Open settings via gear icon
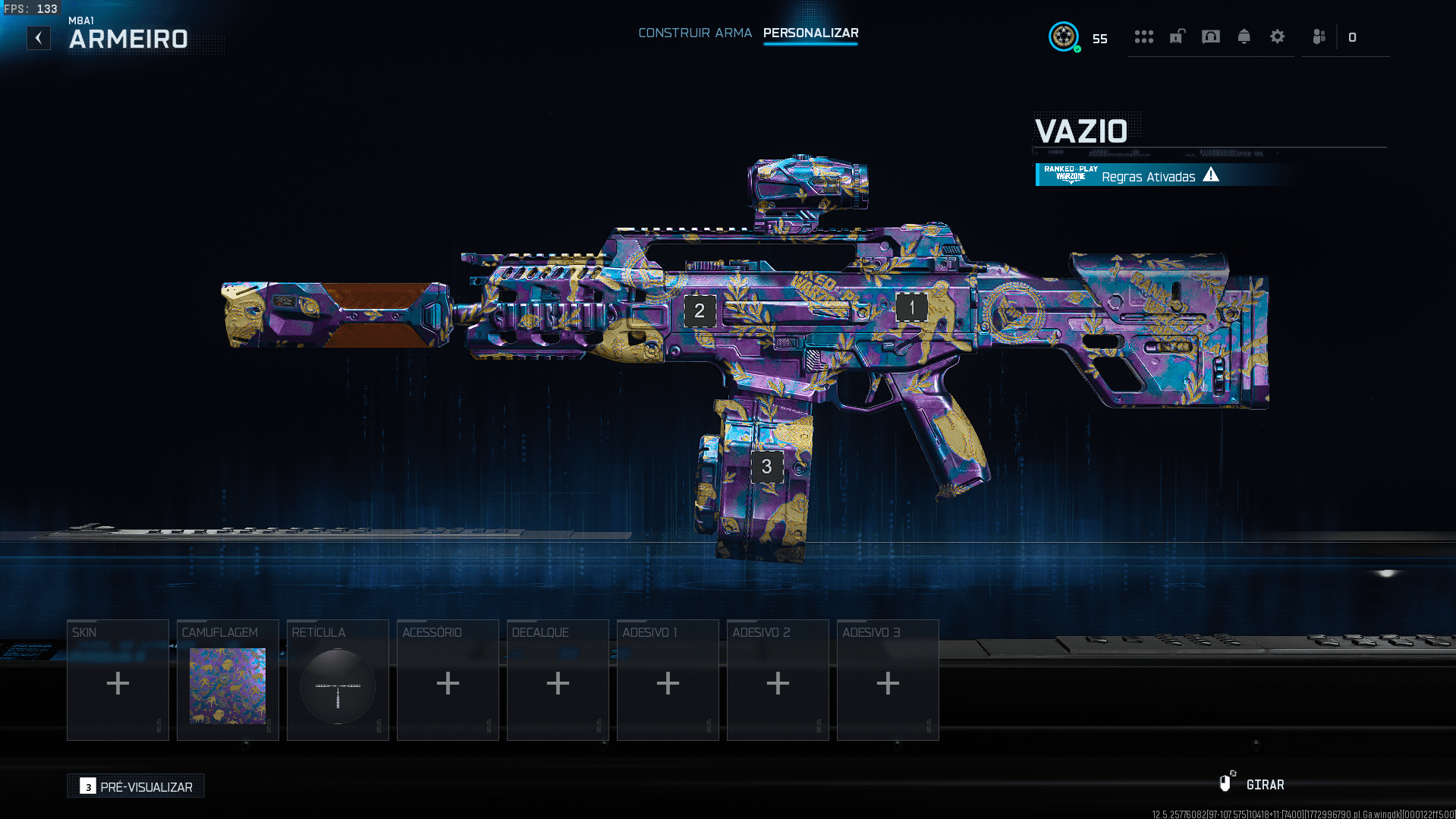Image resolution: width=1456 pixels, height=819 pixels. point(1277,37)
